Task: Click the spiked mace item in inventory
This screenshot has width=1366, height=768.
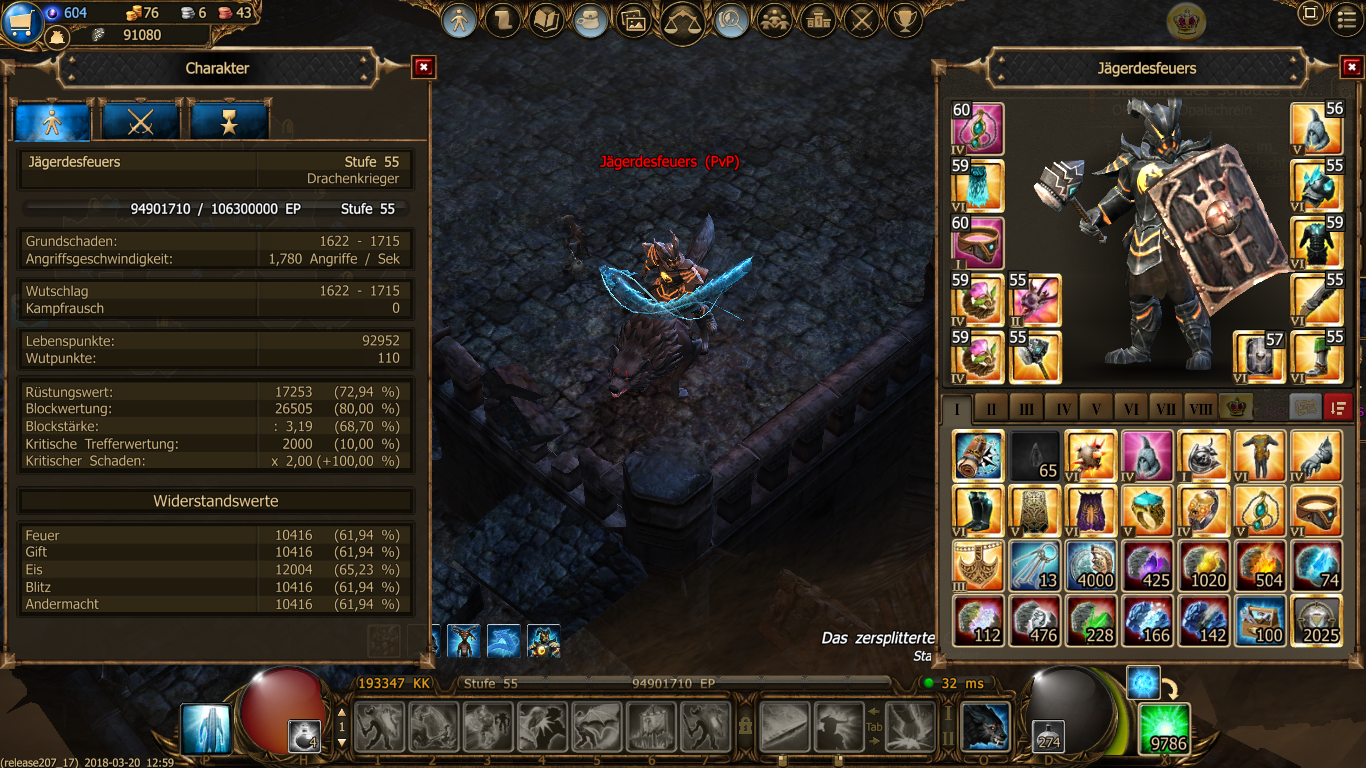Action: (x=1090, y=454)
